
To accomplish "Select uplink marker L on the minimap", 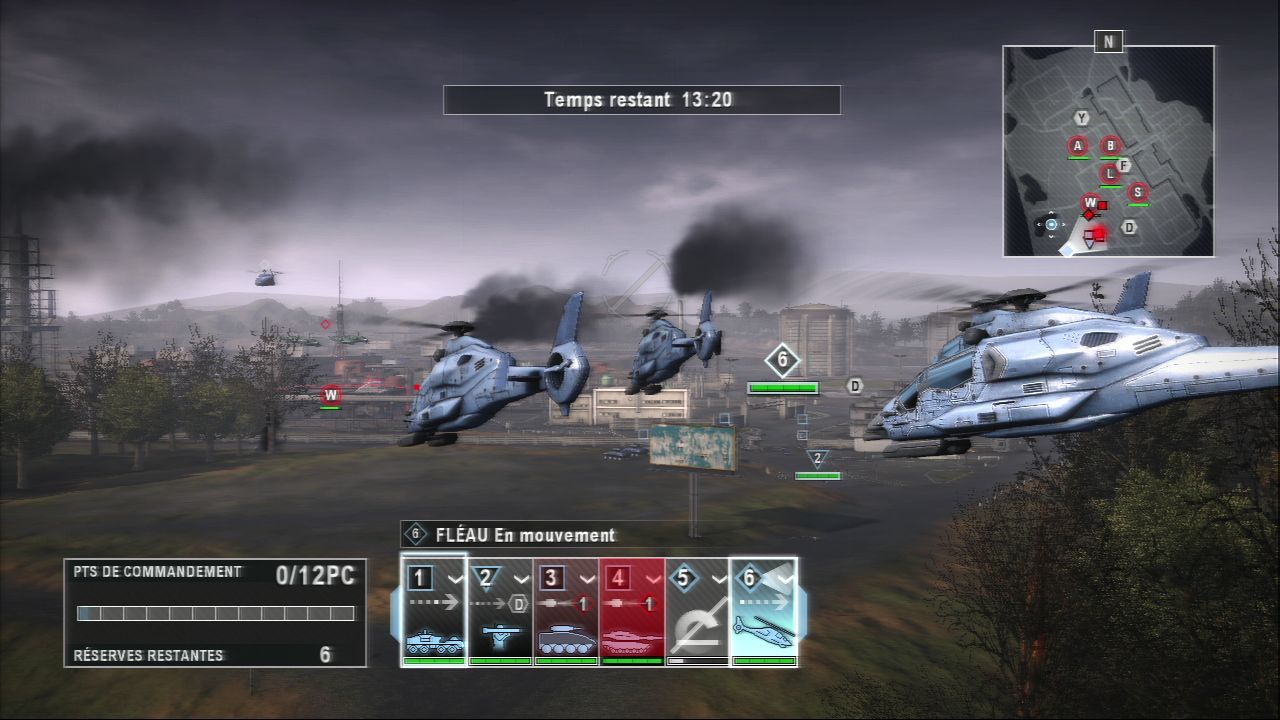I will click(1109, 173).
